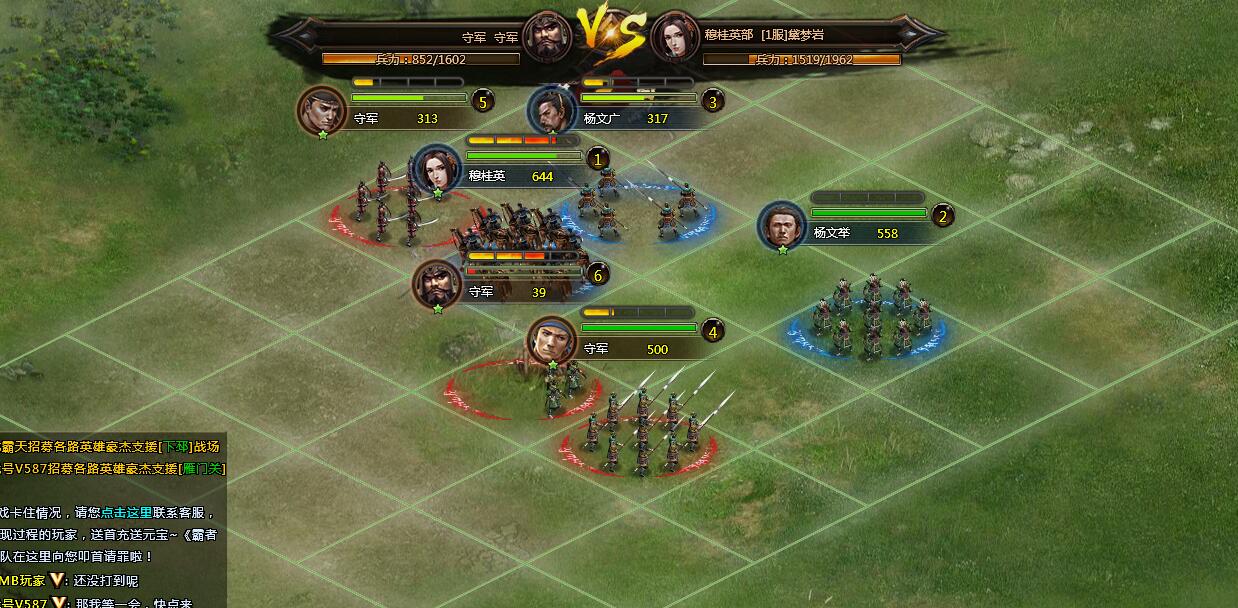Viewport: 1238px width, 608px height.
Task: Click the 点击这里 customer service link
Action: click(x=127, y=512)
